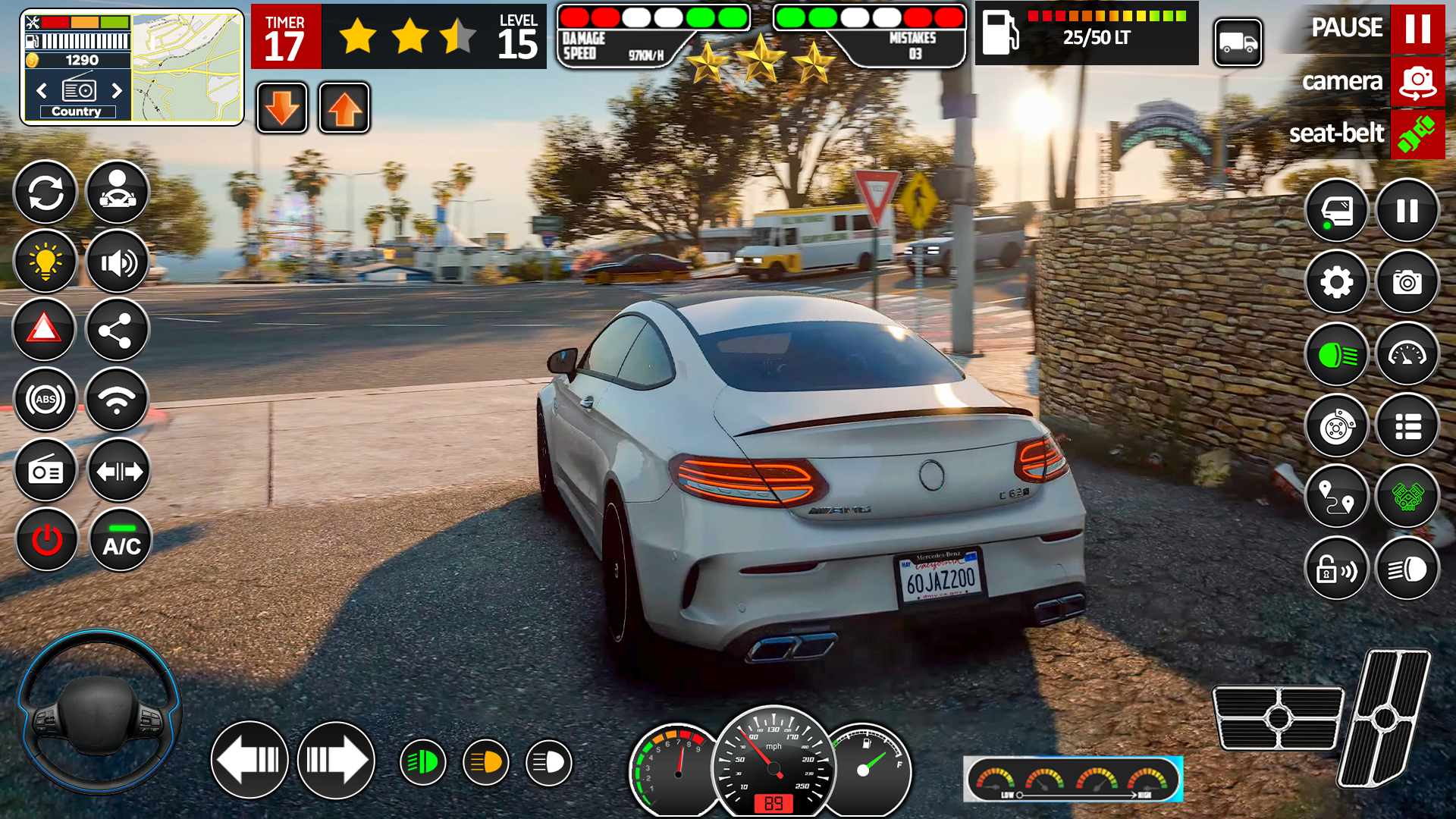Toggle the green high-beam headlight button
Viewport: 1456px width, 819px height.
click(1337, 354)
